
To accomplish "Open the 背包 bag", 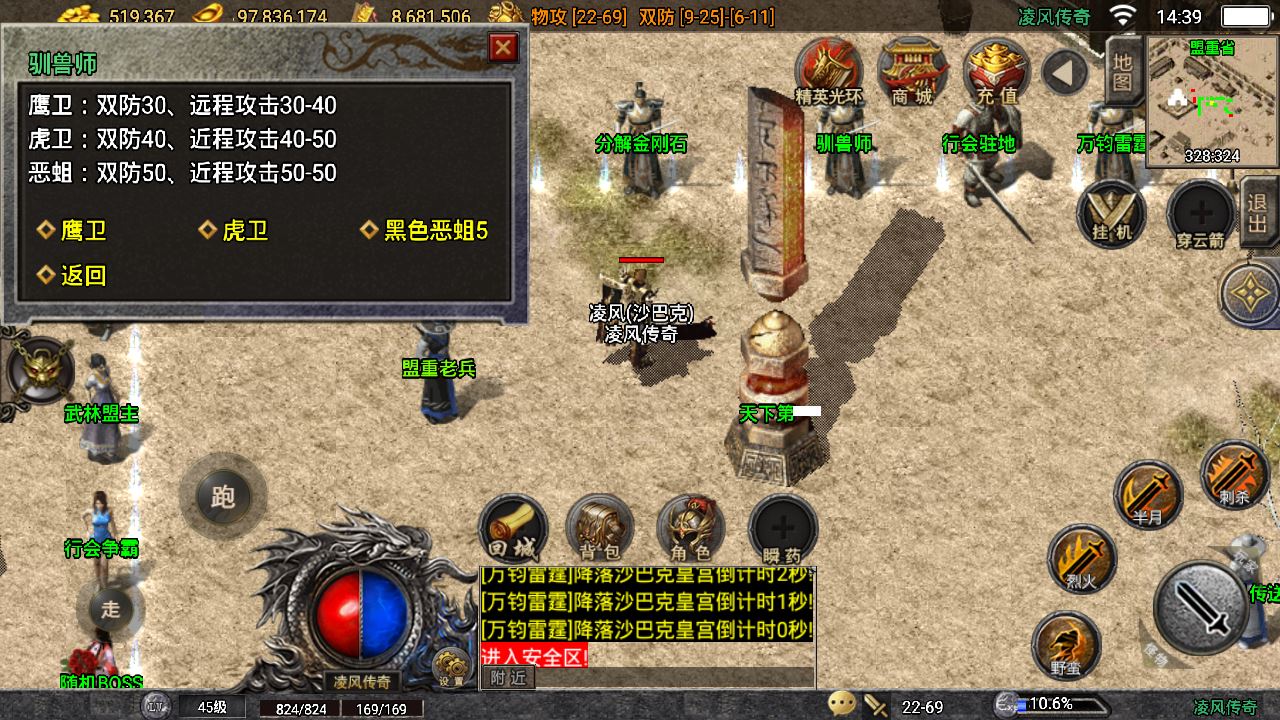I will (600, 527).
